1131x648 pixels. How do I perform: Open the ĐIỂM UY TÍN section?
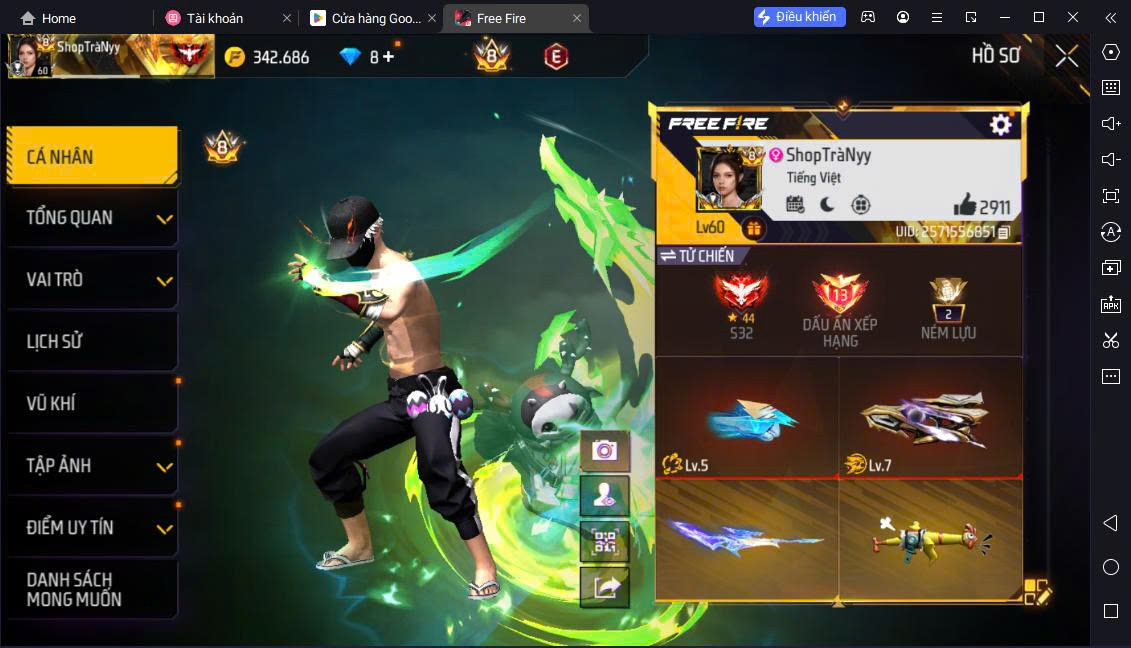(x=92, y=528)
